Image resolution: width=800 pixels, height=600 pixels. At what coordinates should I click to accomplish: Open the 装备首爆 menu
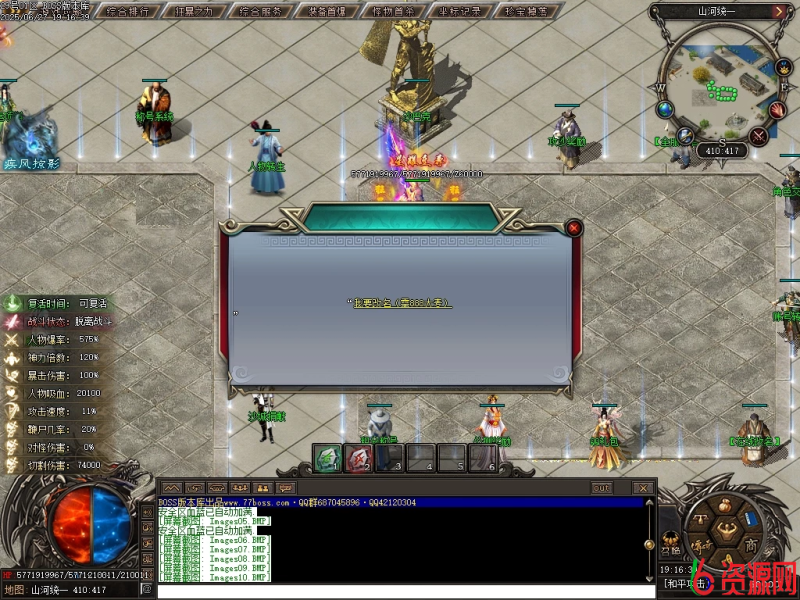click(332, 12)
